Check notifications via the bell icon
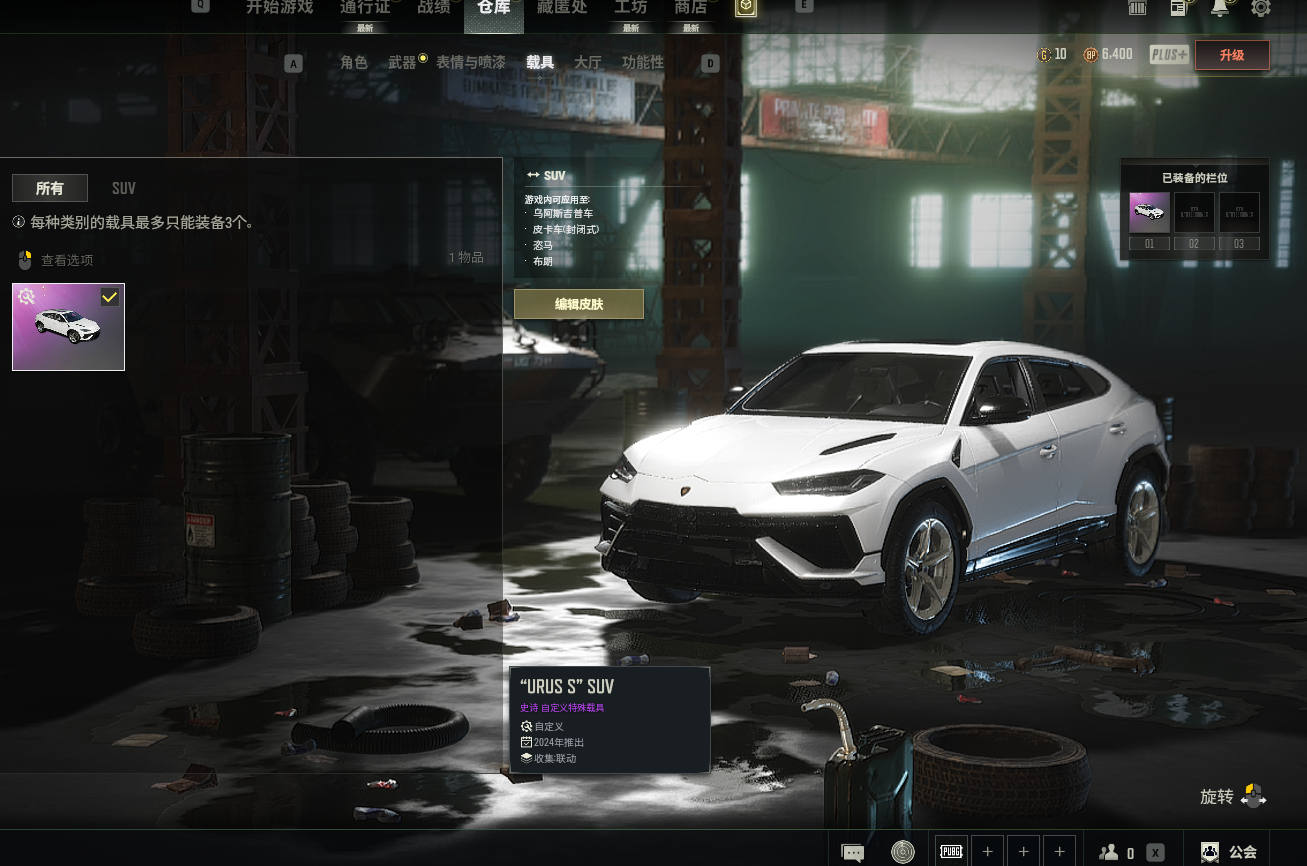Image resolution: width=1307 pixels, height=866 pixels. coord(1220,8)
